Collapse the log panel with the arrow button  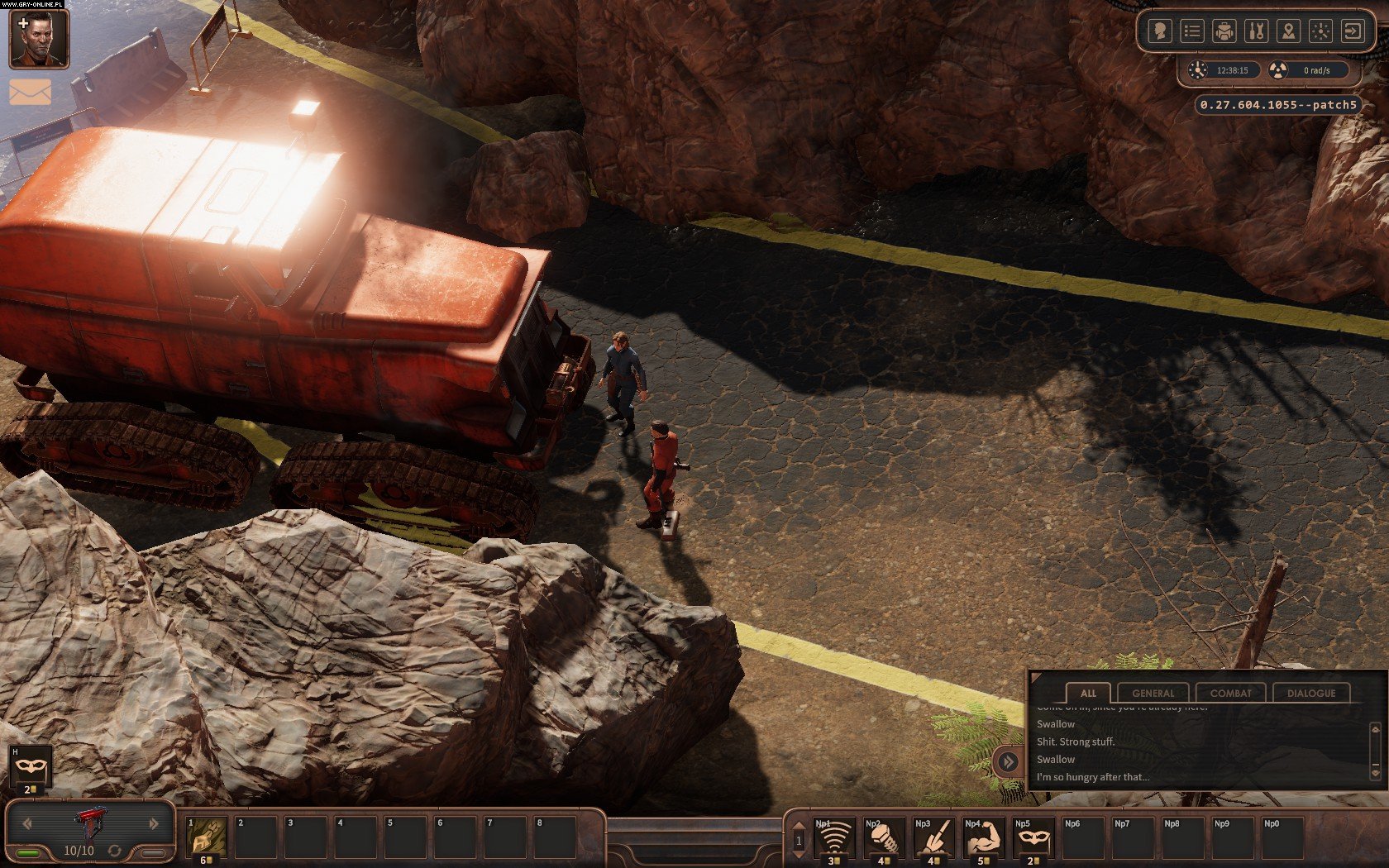[x=1008, y=761]
